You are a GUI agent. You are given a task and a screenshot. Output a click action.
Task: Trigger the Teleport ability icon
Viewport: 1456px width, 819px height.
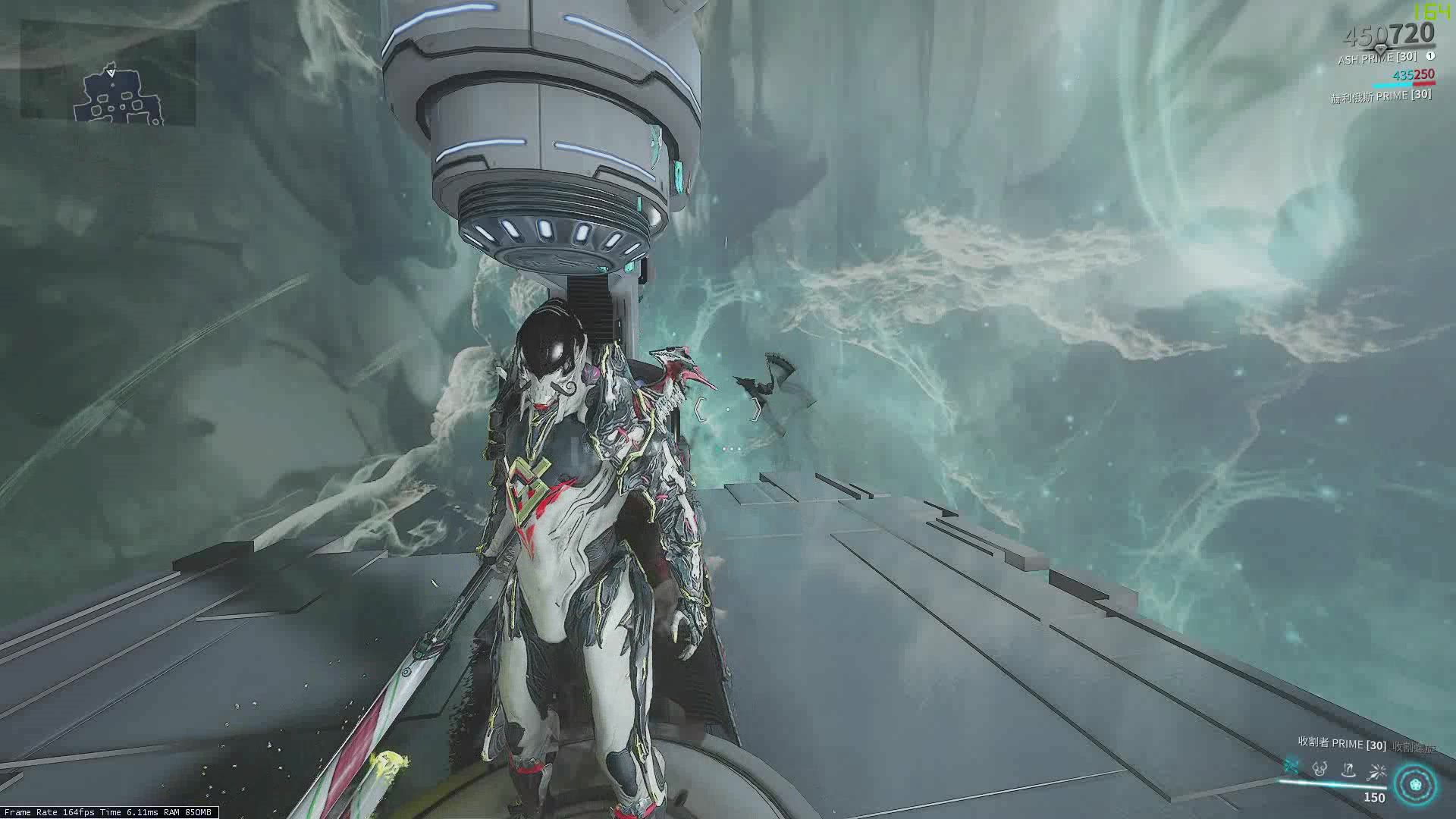point(1348,770)
